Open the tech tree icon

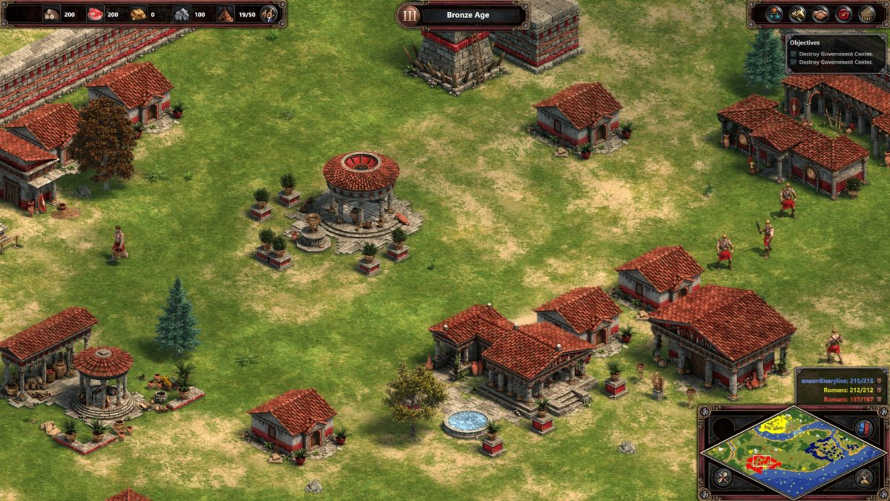click(773, 14)
